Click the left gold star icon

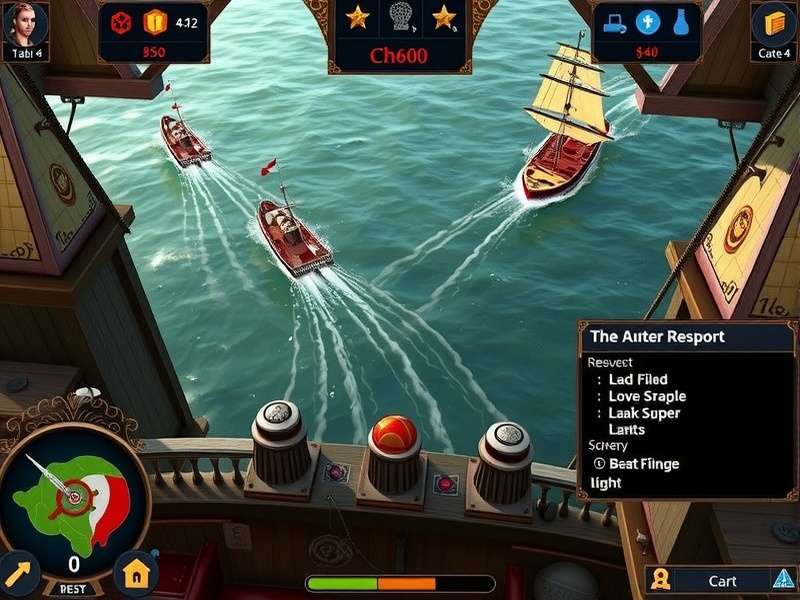[357, 17]
